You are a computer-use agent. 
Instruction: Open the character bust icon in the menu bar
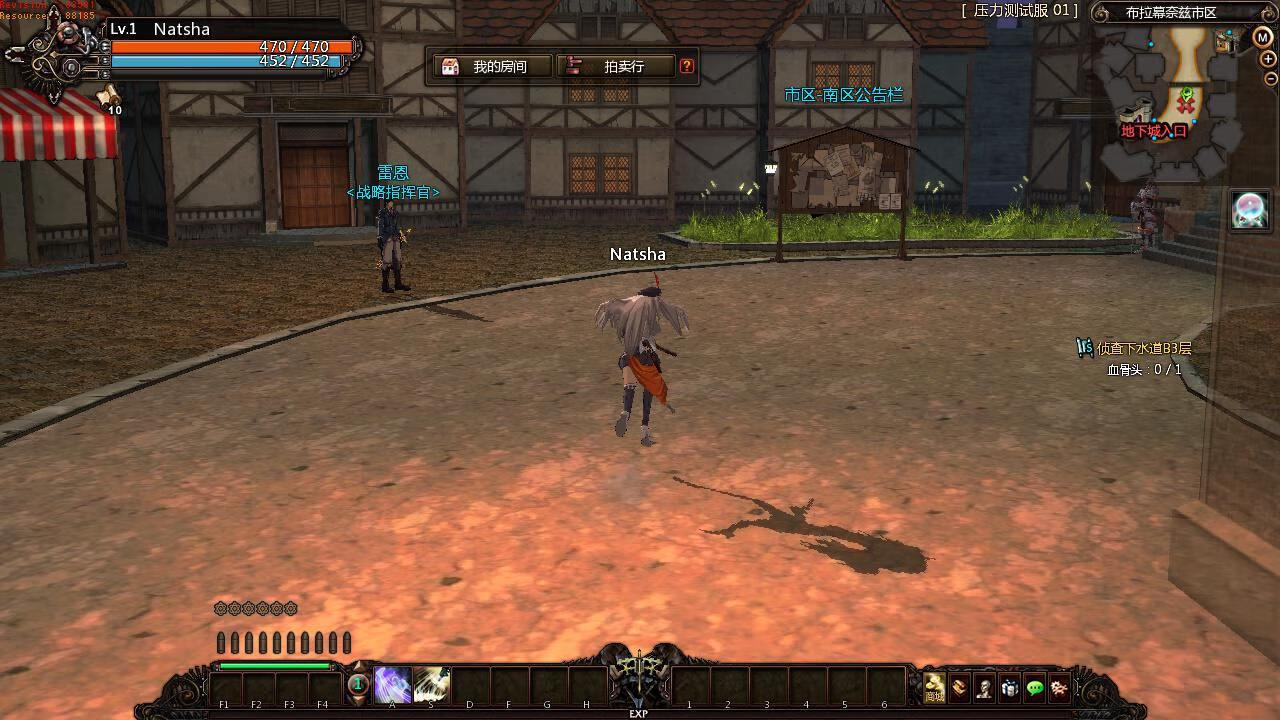985,688
